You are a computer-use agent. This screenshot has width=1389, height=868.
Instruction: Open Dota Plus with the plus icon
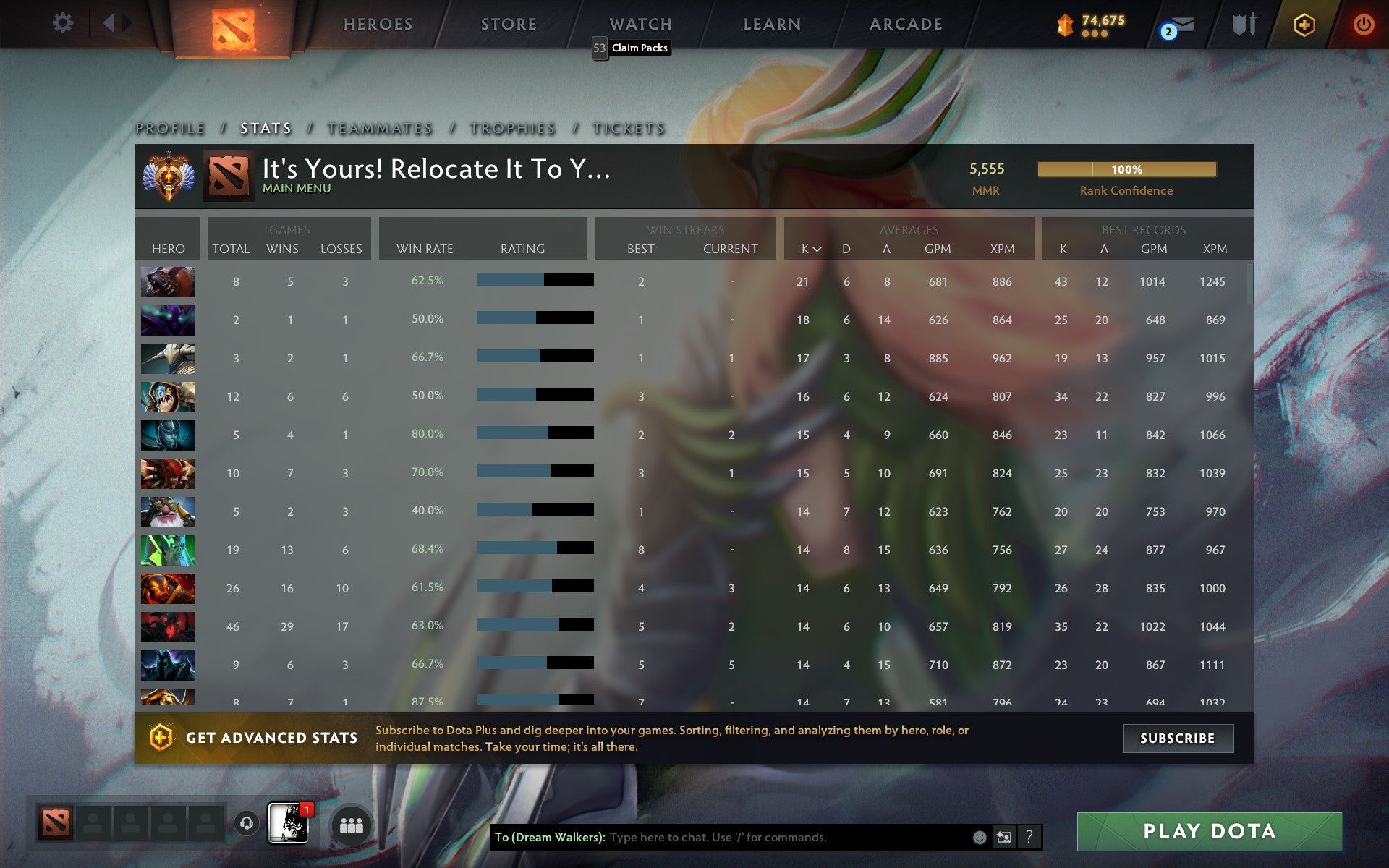1302,23
